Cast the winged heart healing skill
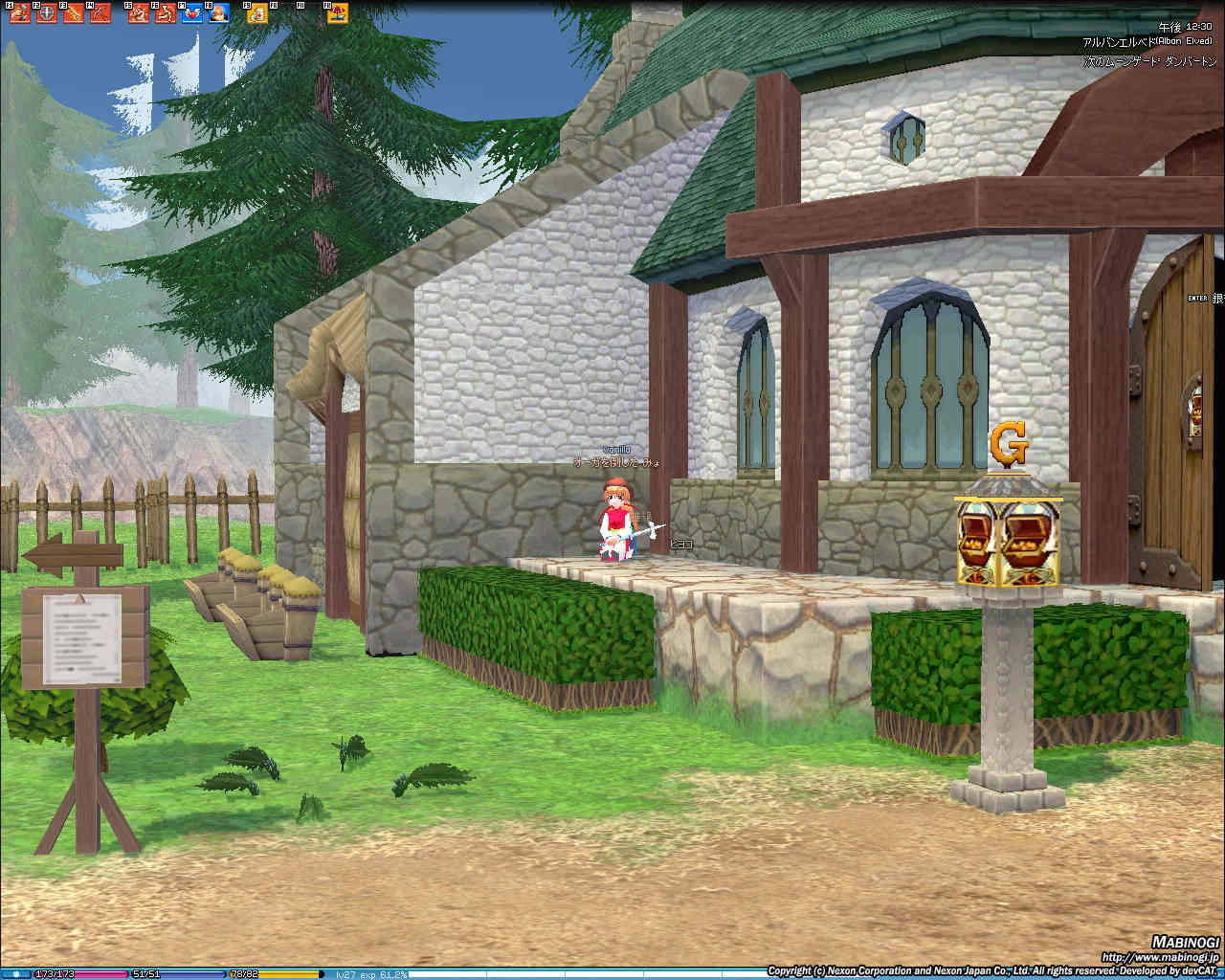The image size is (1225, 980). [191, 13]
